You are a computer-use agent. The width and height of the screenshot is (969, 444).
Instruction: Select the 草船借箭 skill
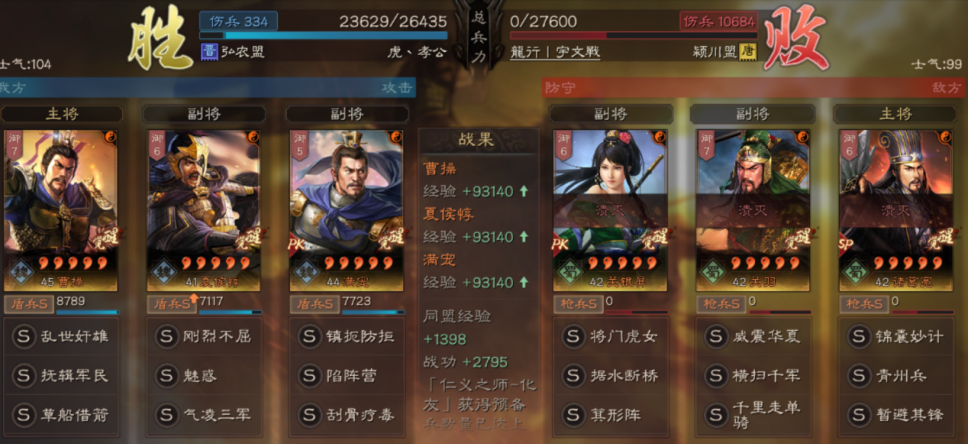61,415
